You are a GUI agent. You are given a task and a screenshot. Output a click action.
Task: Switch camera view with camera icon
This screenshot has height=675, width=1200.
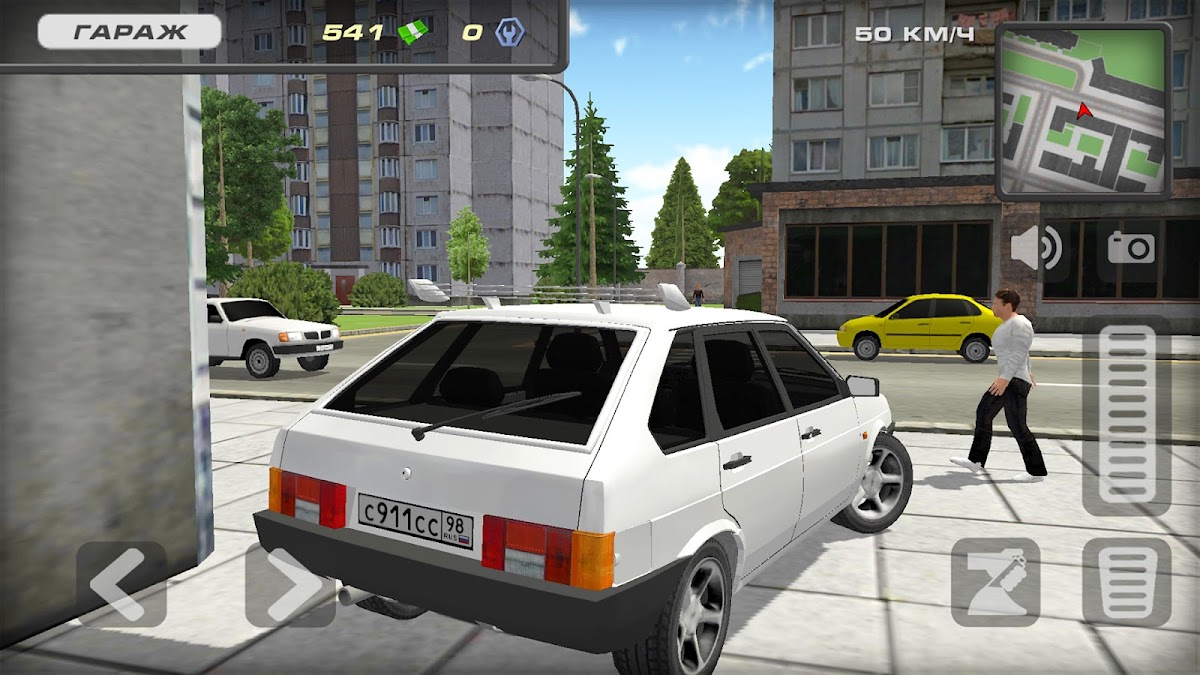click(x=1131, y=247)
